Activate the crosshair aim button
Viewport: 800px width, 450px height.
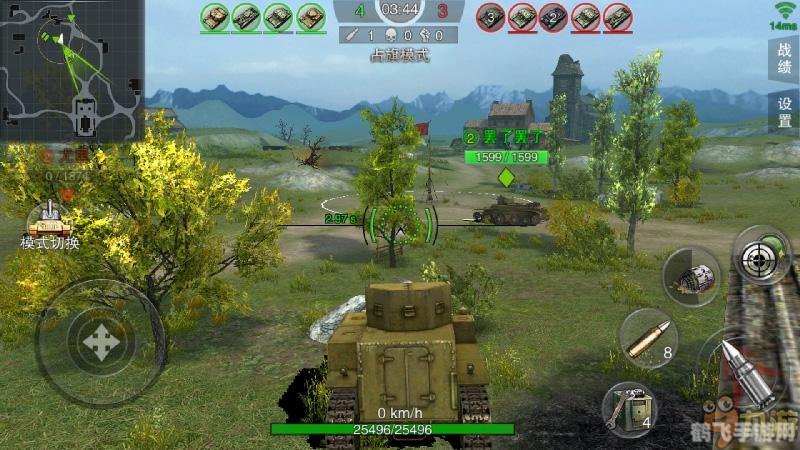762,256
